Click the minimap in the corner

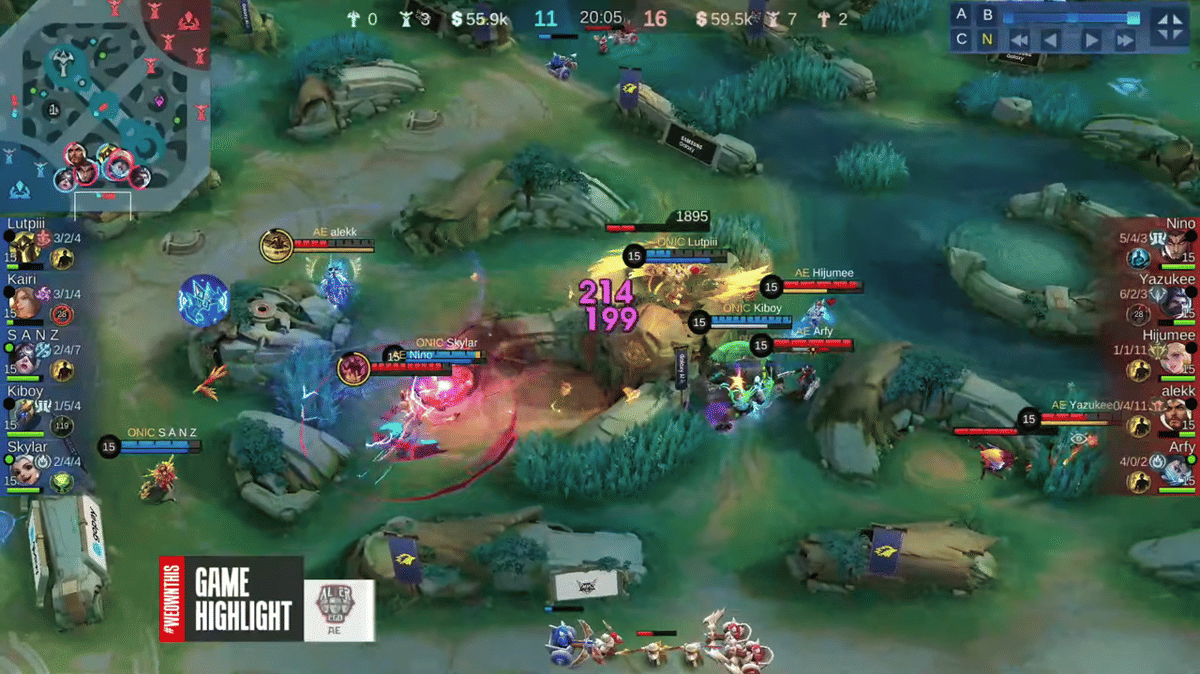105,105
